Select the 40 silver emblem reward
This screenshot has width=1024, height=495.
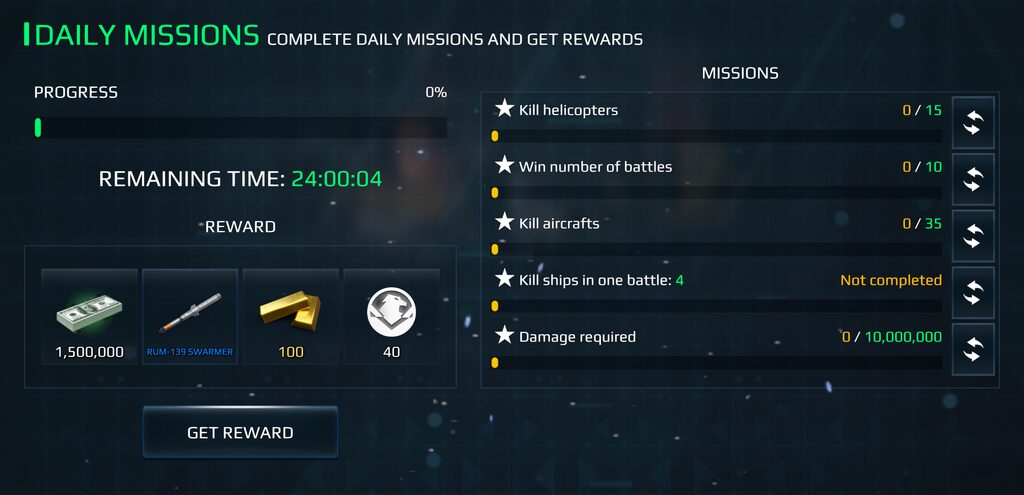pos(391,316)
